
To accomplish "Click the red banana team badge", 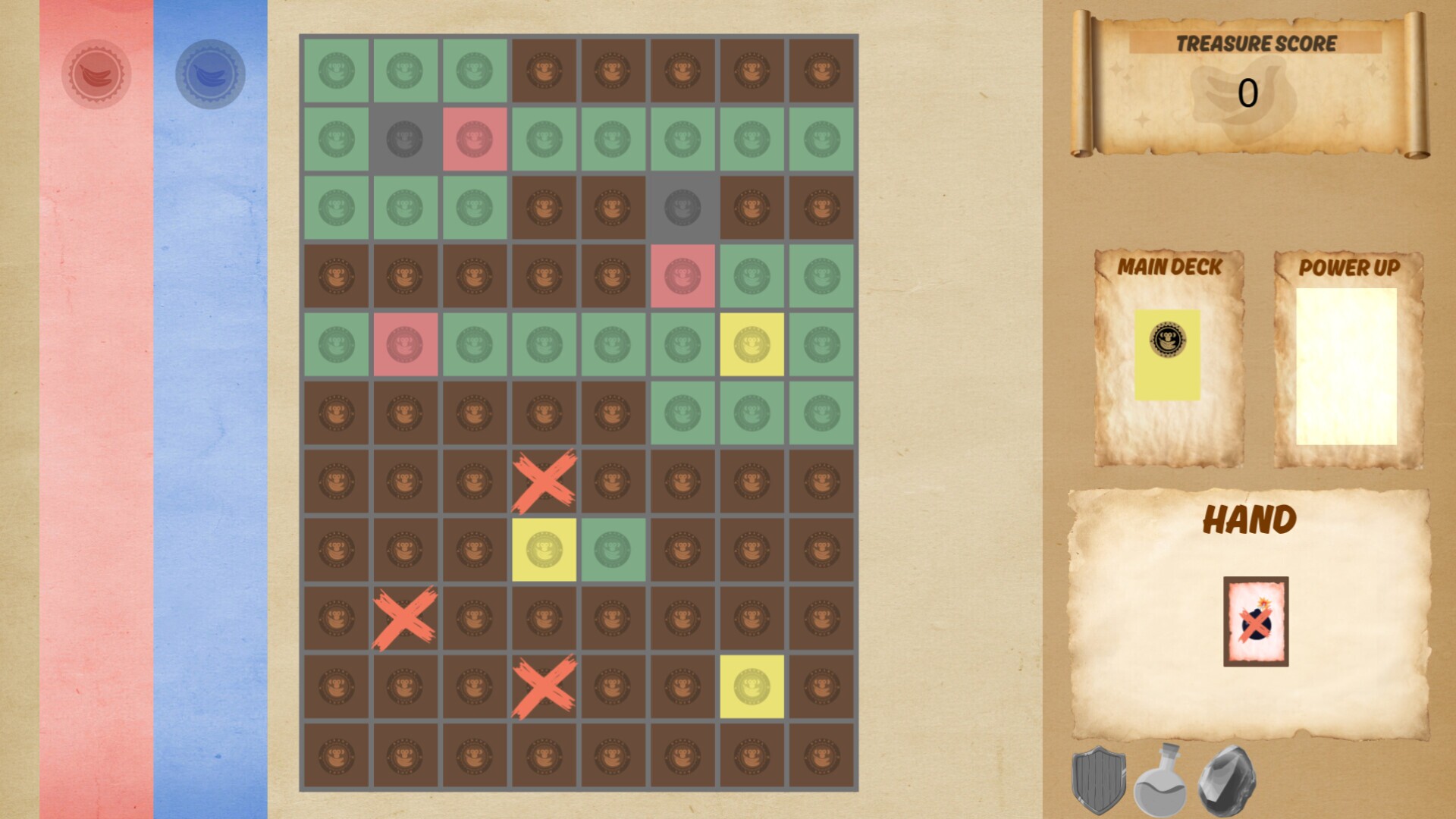I will pyautogui.click(x=96, y=74).
